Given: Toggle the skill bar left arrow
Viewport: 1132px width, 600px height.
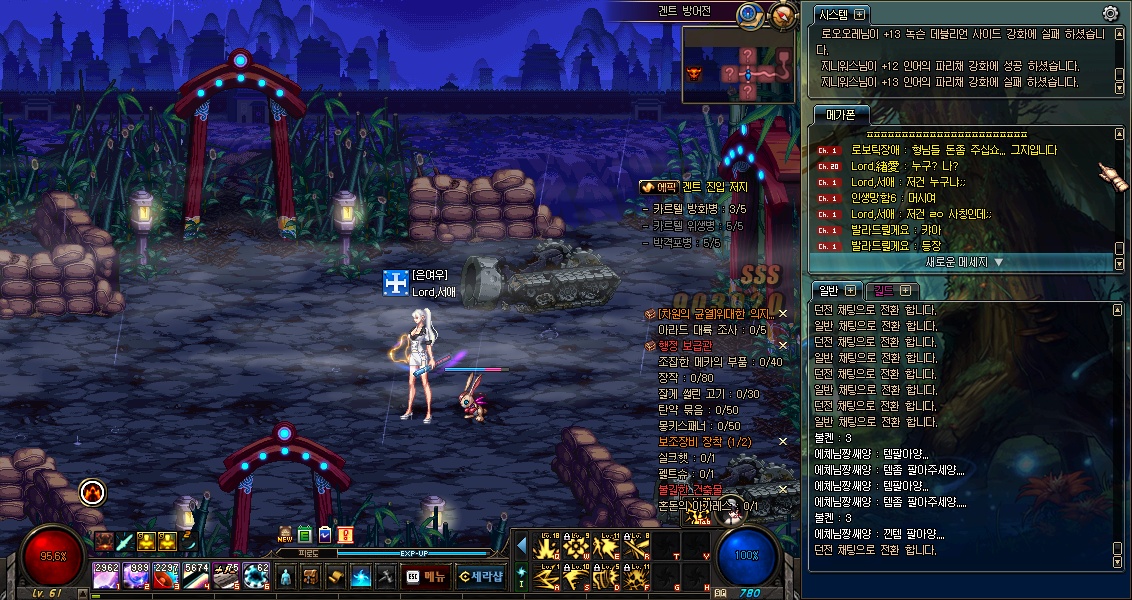Looking at the screenshot, I should (521, 545).
